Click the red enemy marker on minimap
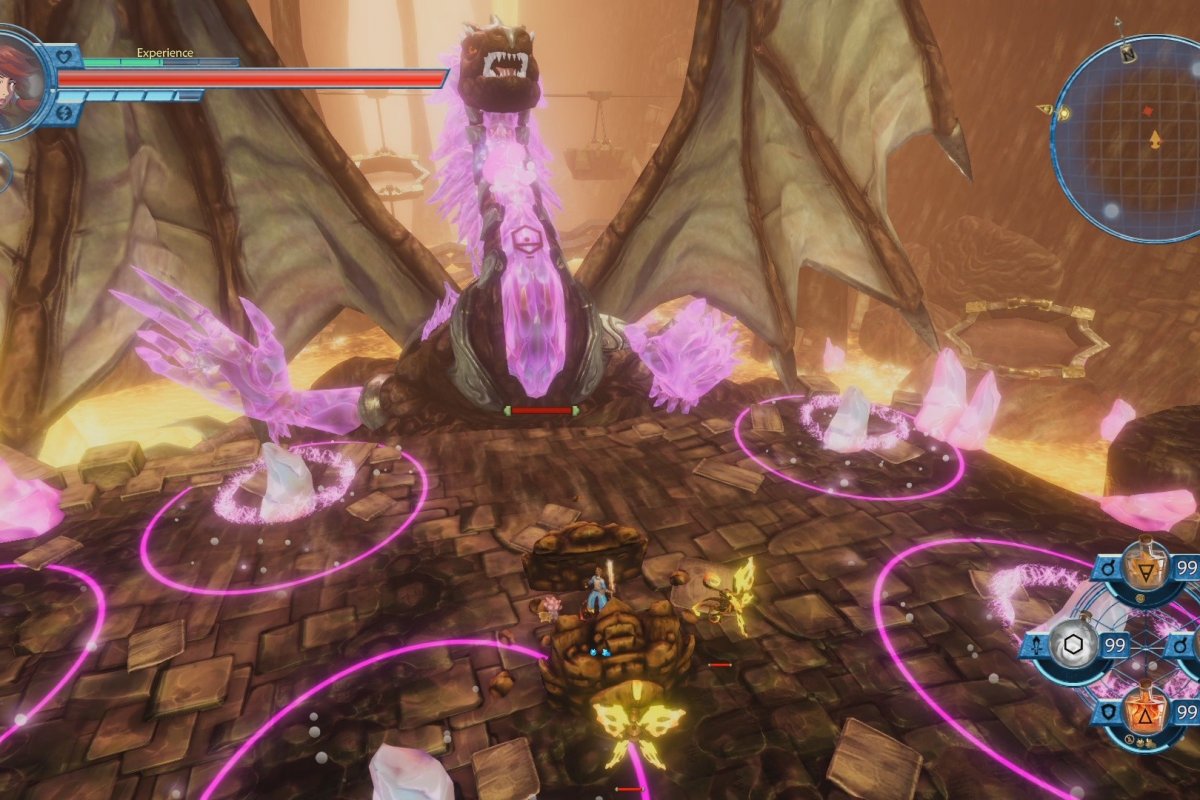 pyautogui.click(x=1146, y=109)
